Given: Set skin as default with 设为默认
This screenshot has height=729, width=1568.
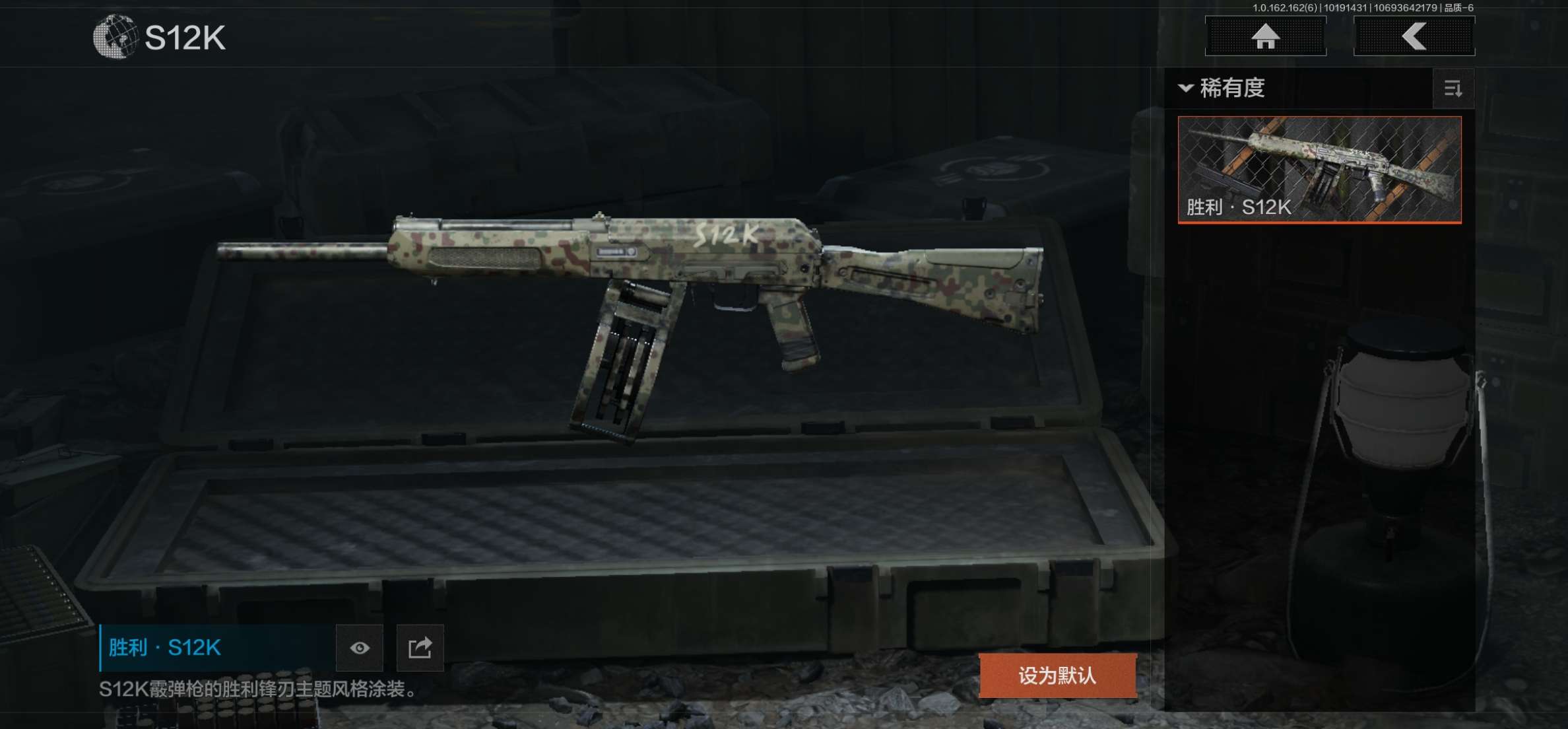Looking at the screenshot, I should coord(1057,675).
